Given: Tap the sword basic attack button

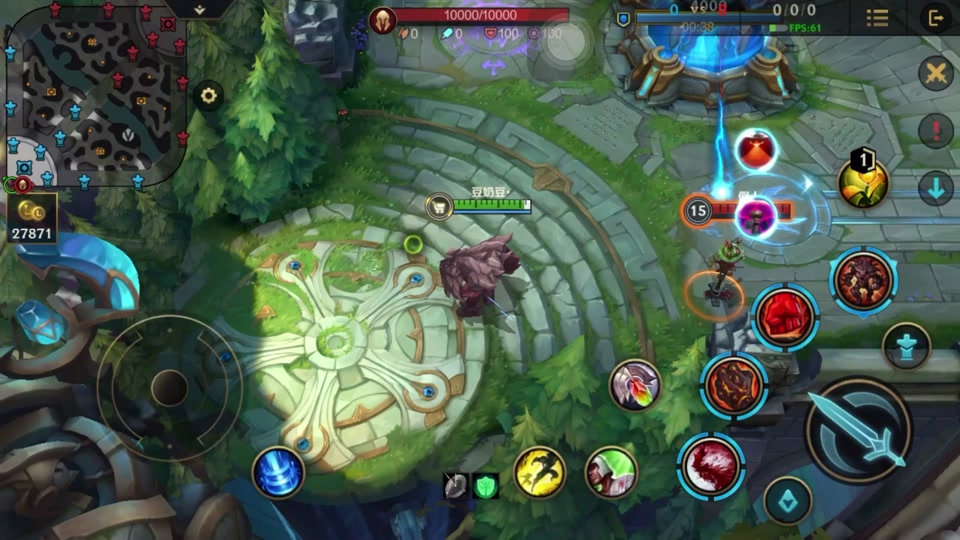Looking at the screenshot, I should pyautogui.click(x=858, y=430).
